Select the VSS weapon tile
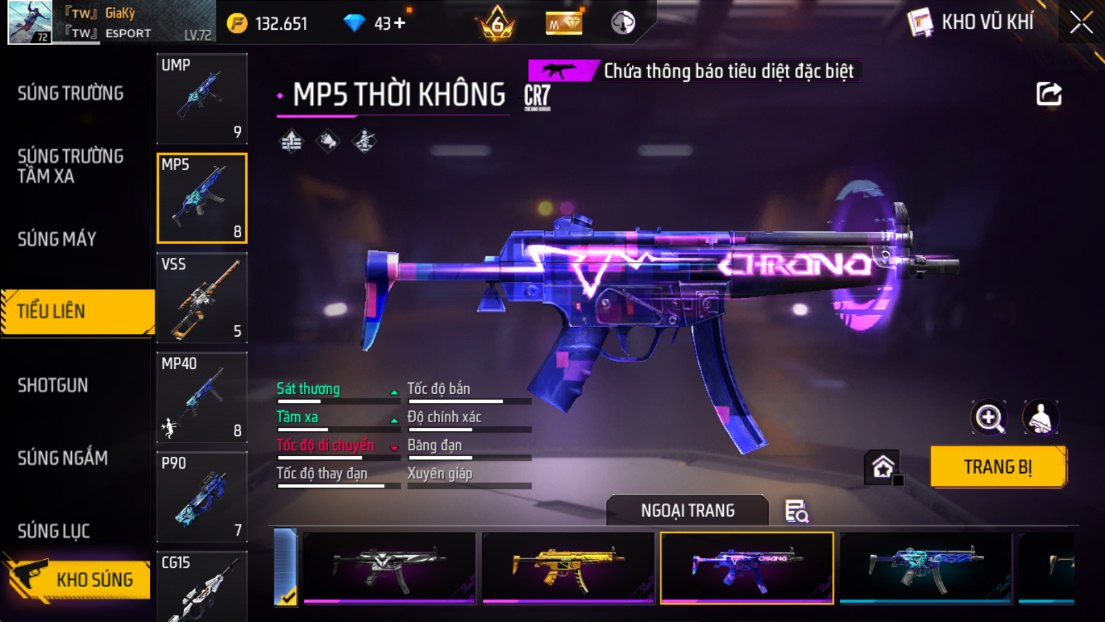This screenshot has height=622, width=1105. (202, 297)
